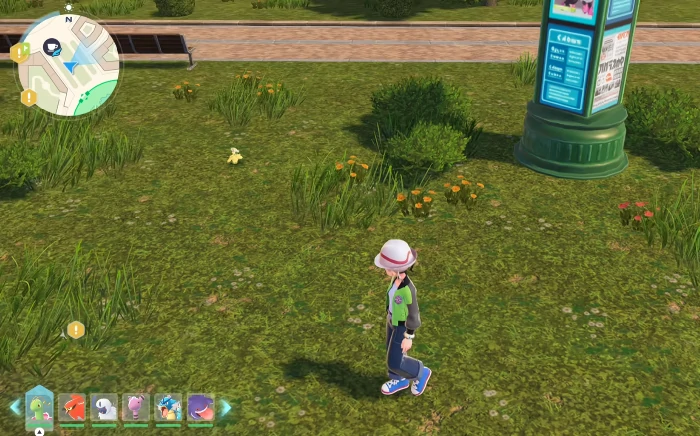
Task: Select Absol in the party bar
Action: click(104, 407)
